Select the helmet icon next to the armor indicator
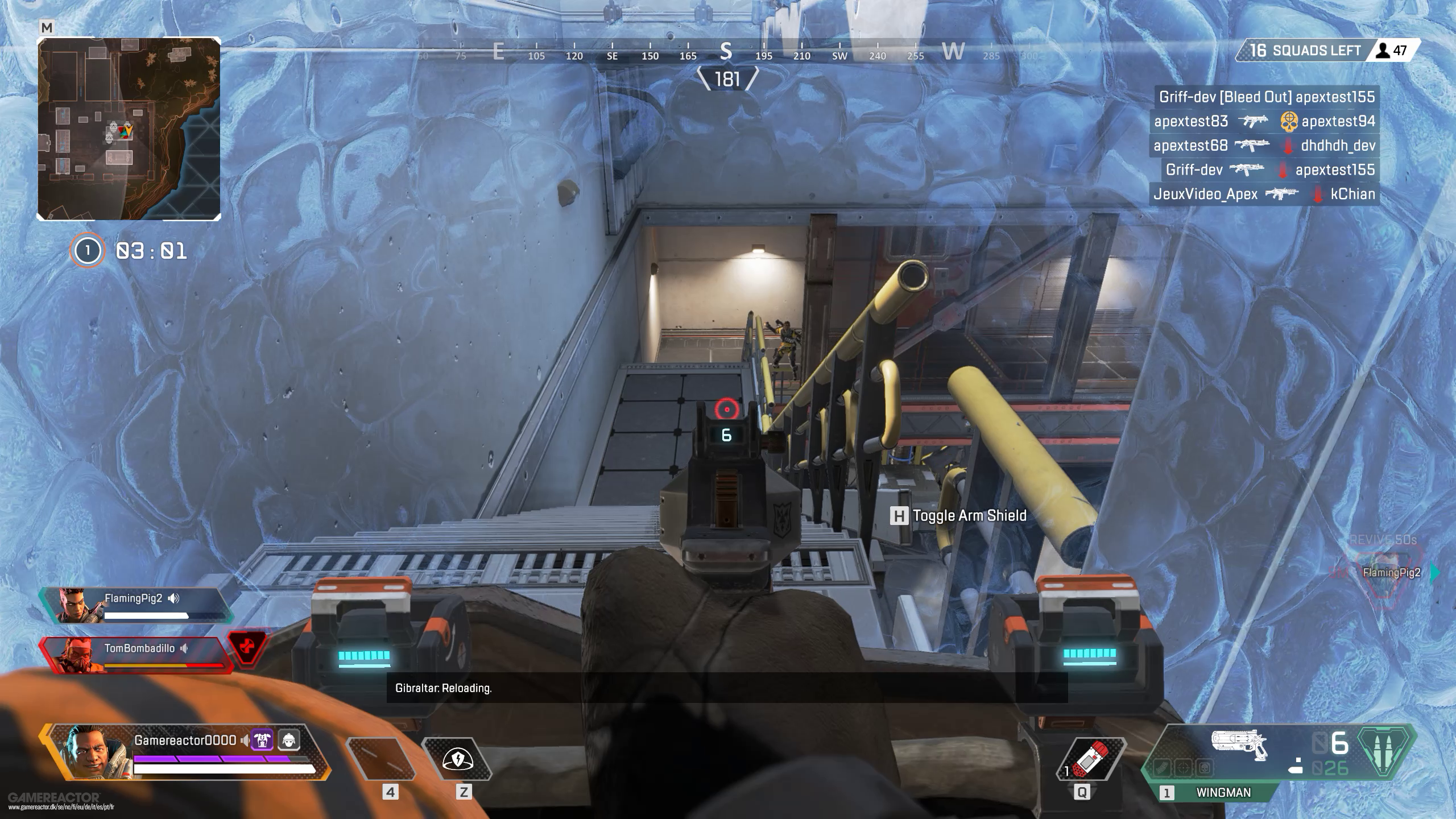This screenshot has height=819, width=1456. [289, 740]
